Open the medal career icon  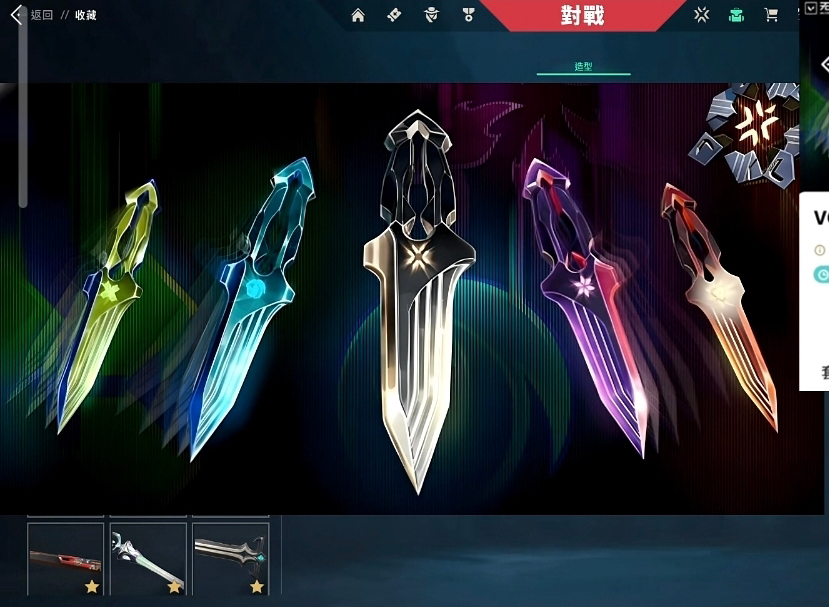468,15
